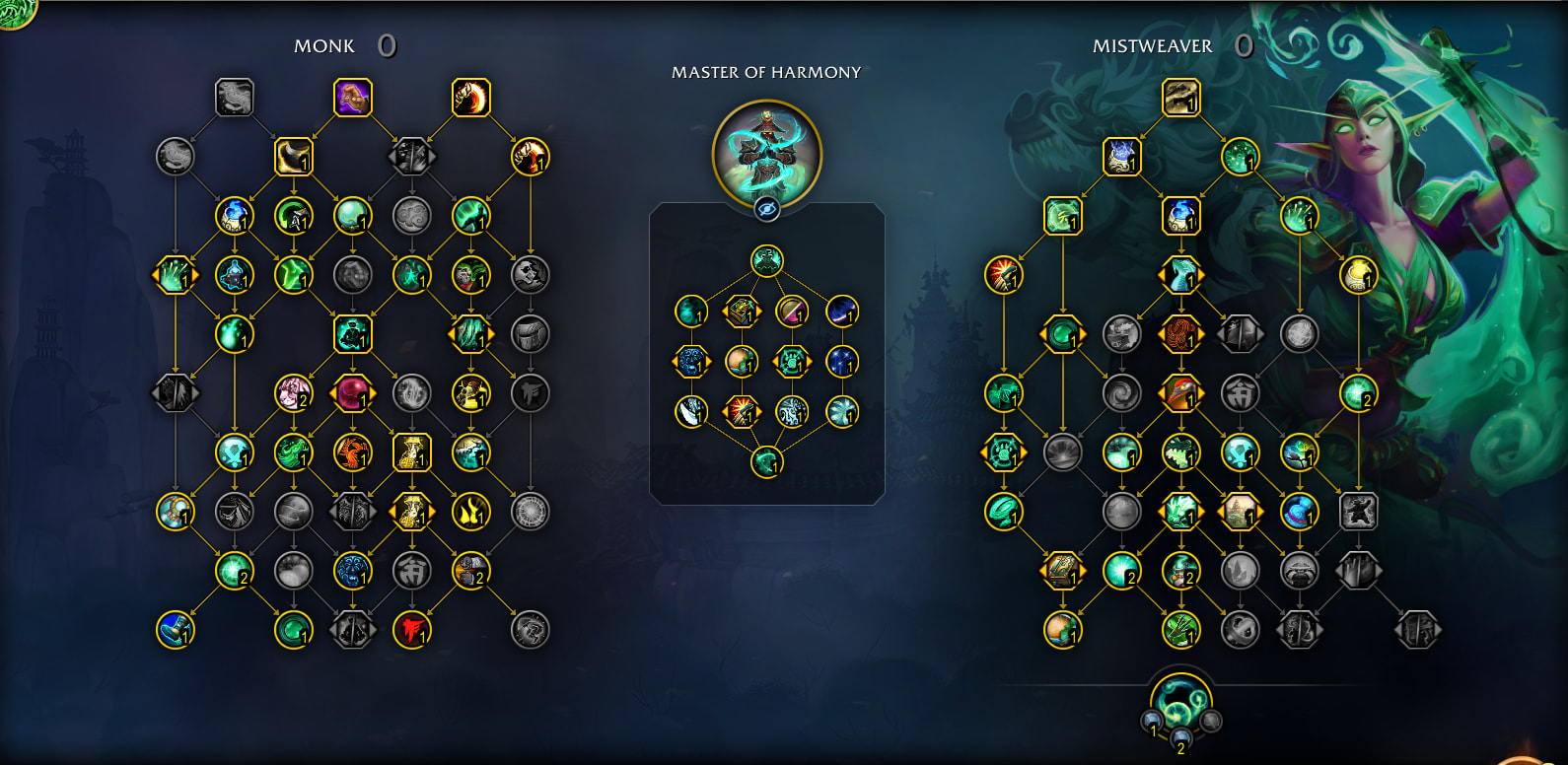Viewport: 1568px width, 765px height.
Task: Choose the gray pandaren silhouette square talent
Action: pos(1358,512)
